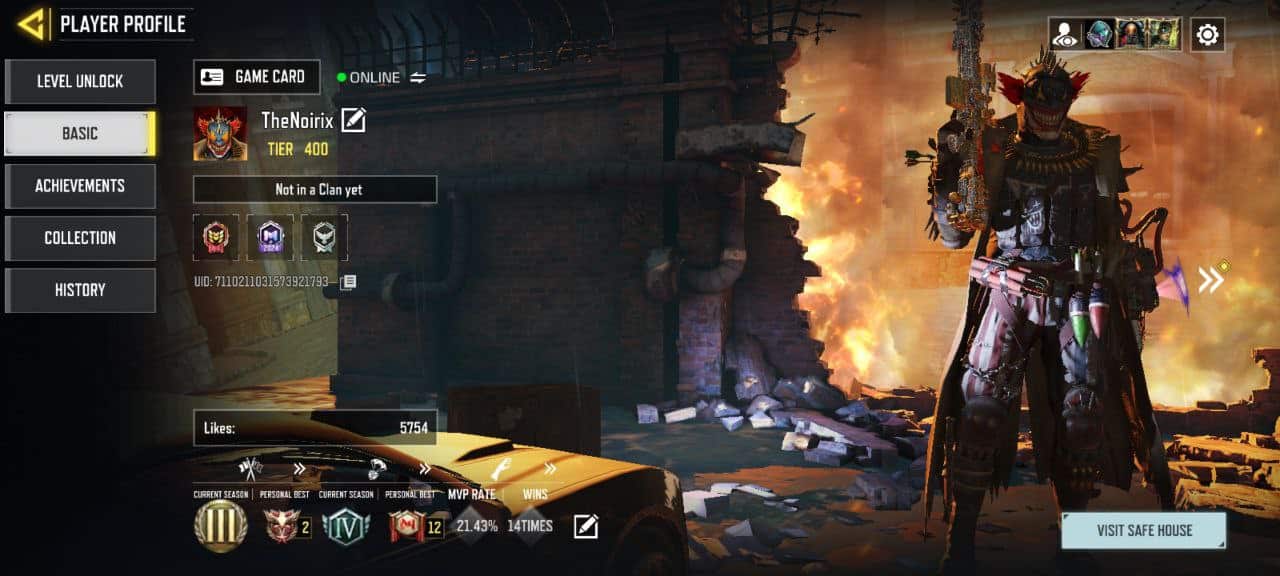
Task: Visit the Safe House
Action: 1143,531
